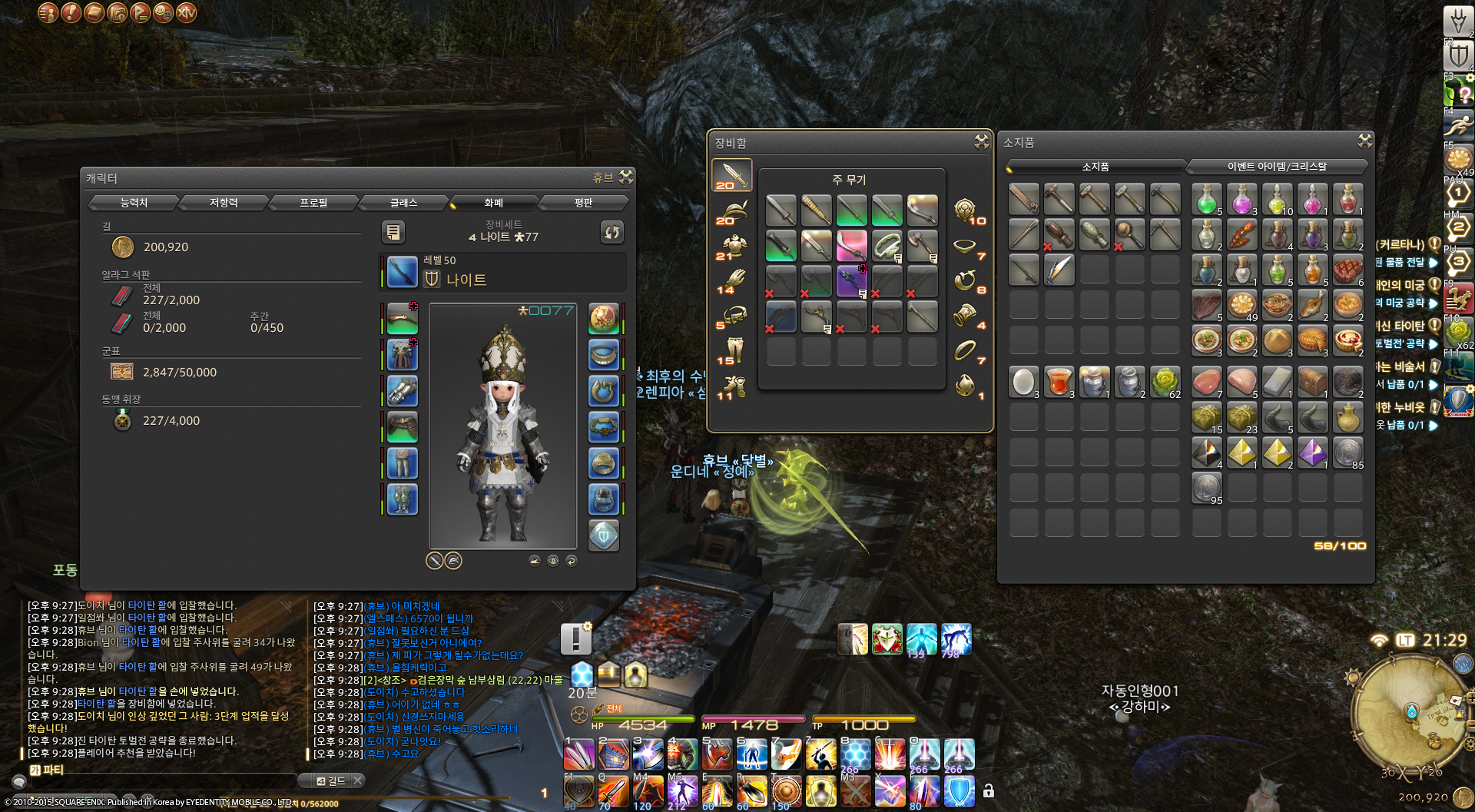Select the white egg item
The height and width of the screenshot is (812, 1475).
pos(1023,382)
